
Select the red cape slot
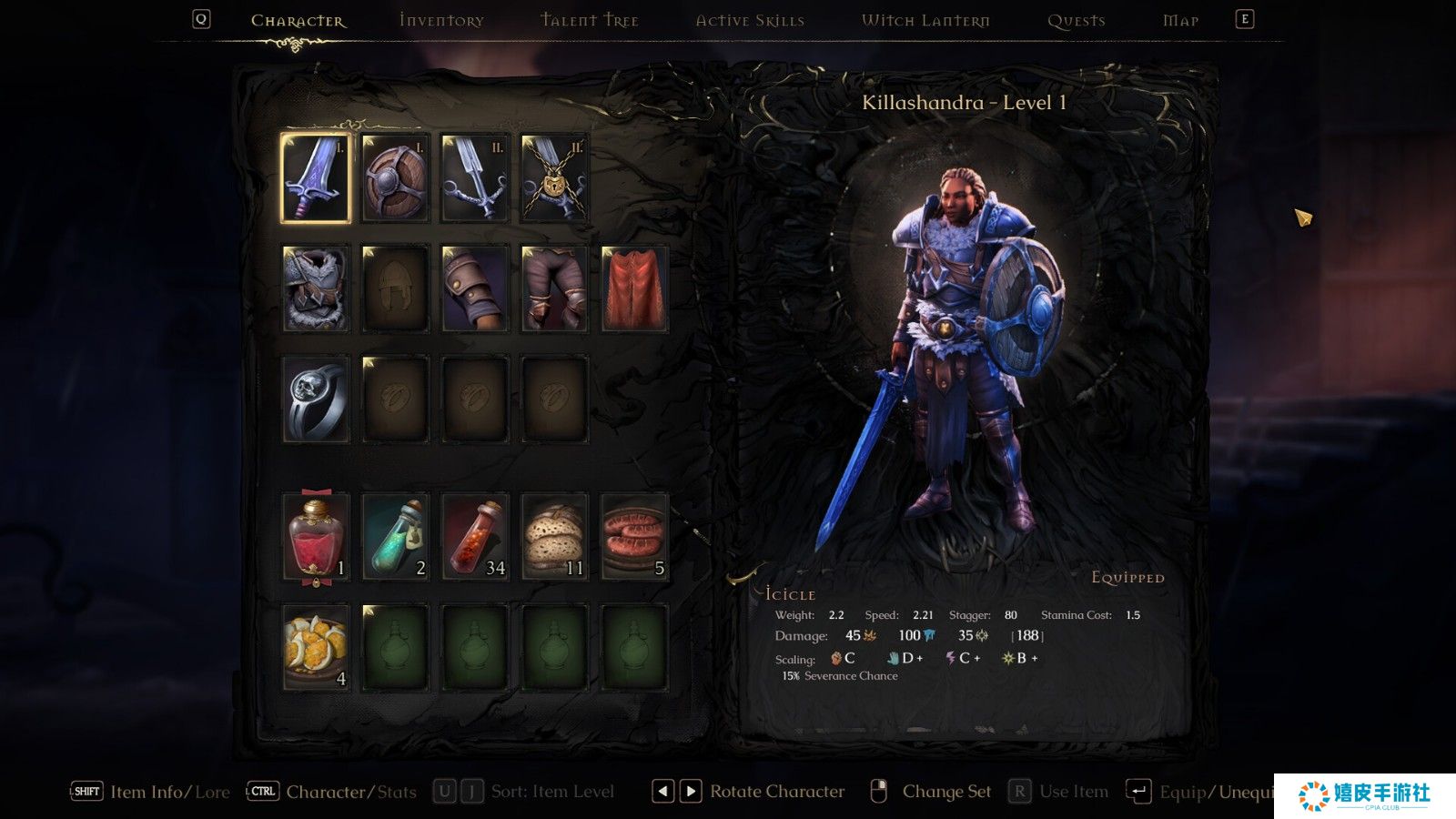point(634,288)
